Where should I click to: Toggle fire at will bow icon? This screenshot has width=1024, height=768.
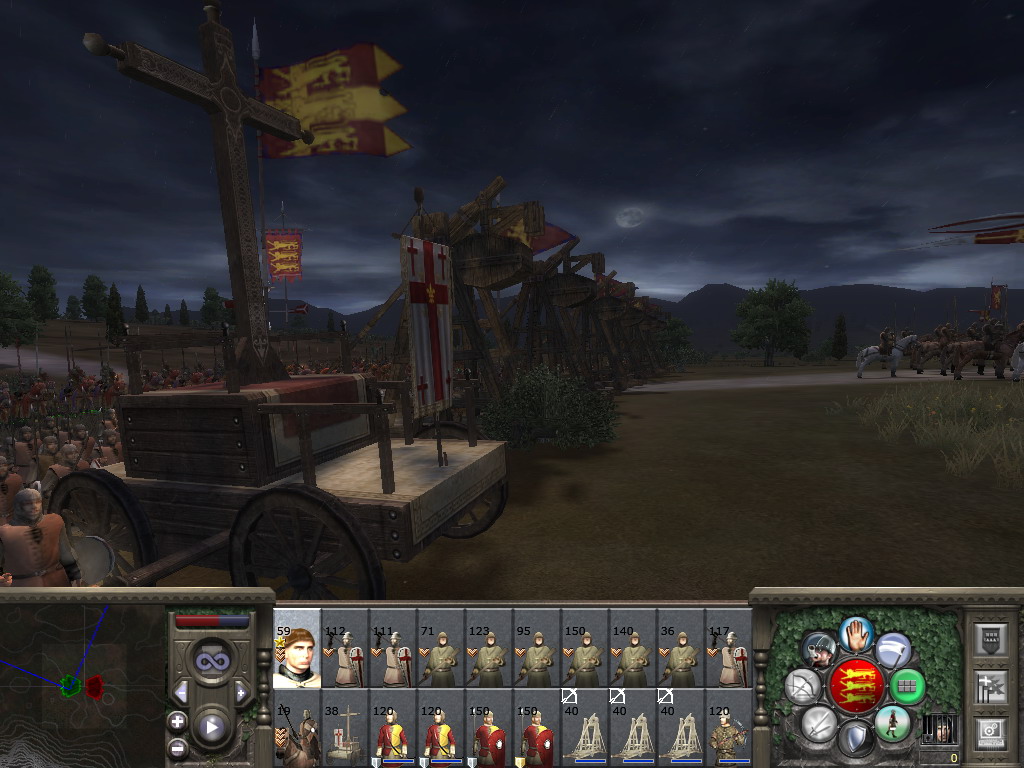(x=802, y=686)
